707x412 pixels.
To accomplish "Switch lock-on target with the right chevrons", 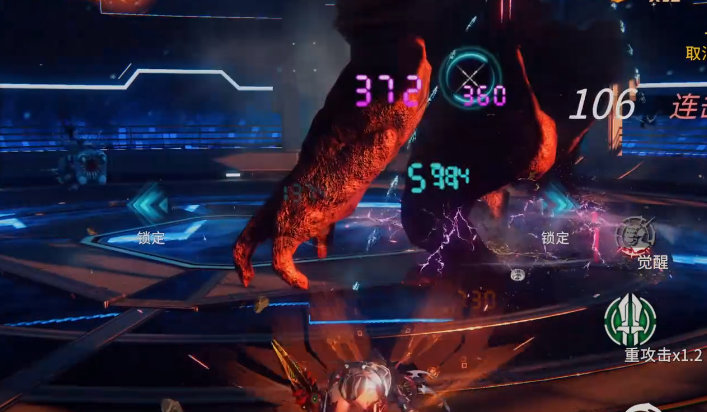I will [557, 204].
